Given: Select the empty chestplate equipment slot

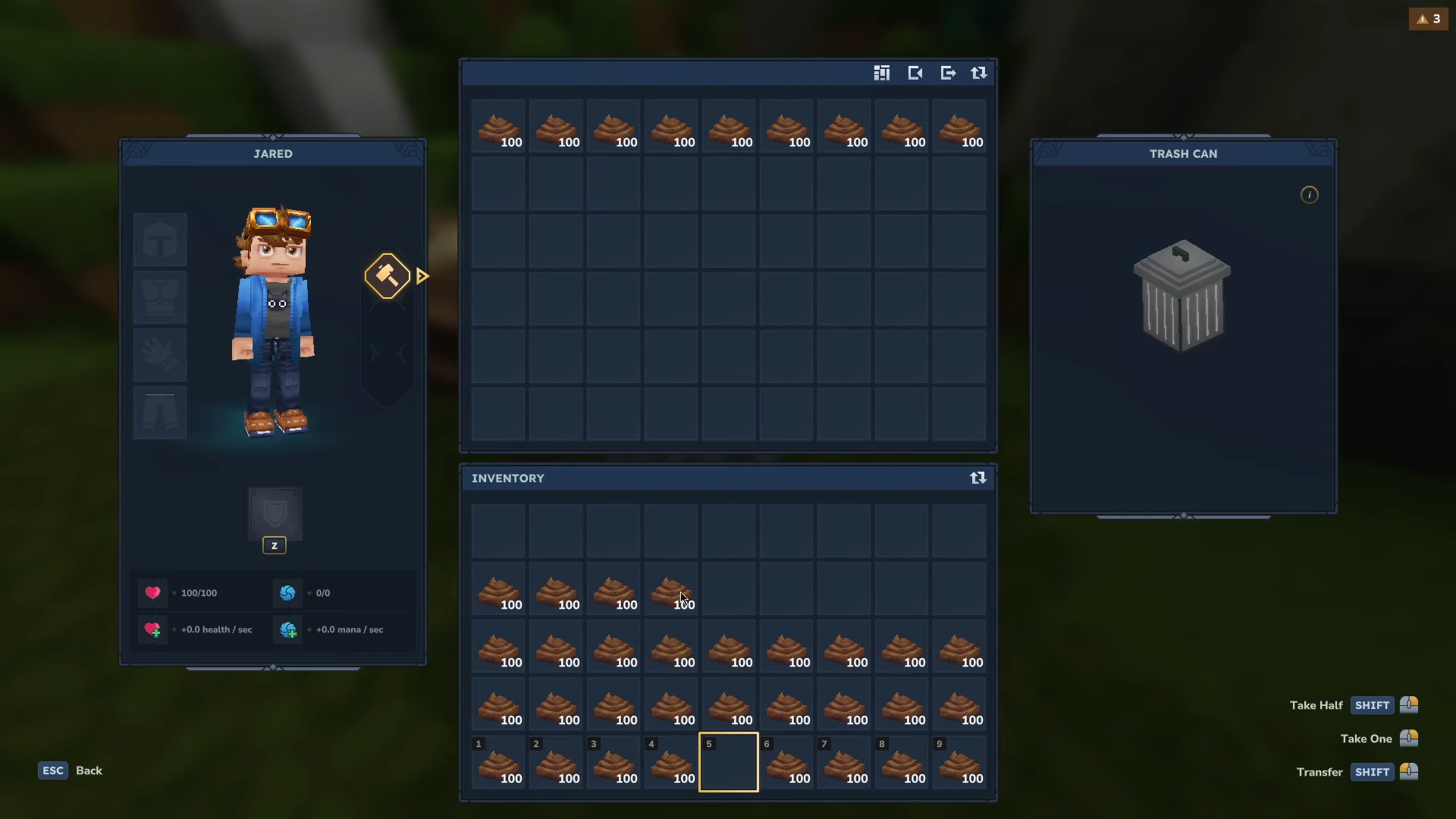Looking at the screenshot, I should pyautogui.click(x=160, y=298).
